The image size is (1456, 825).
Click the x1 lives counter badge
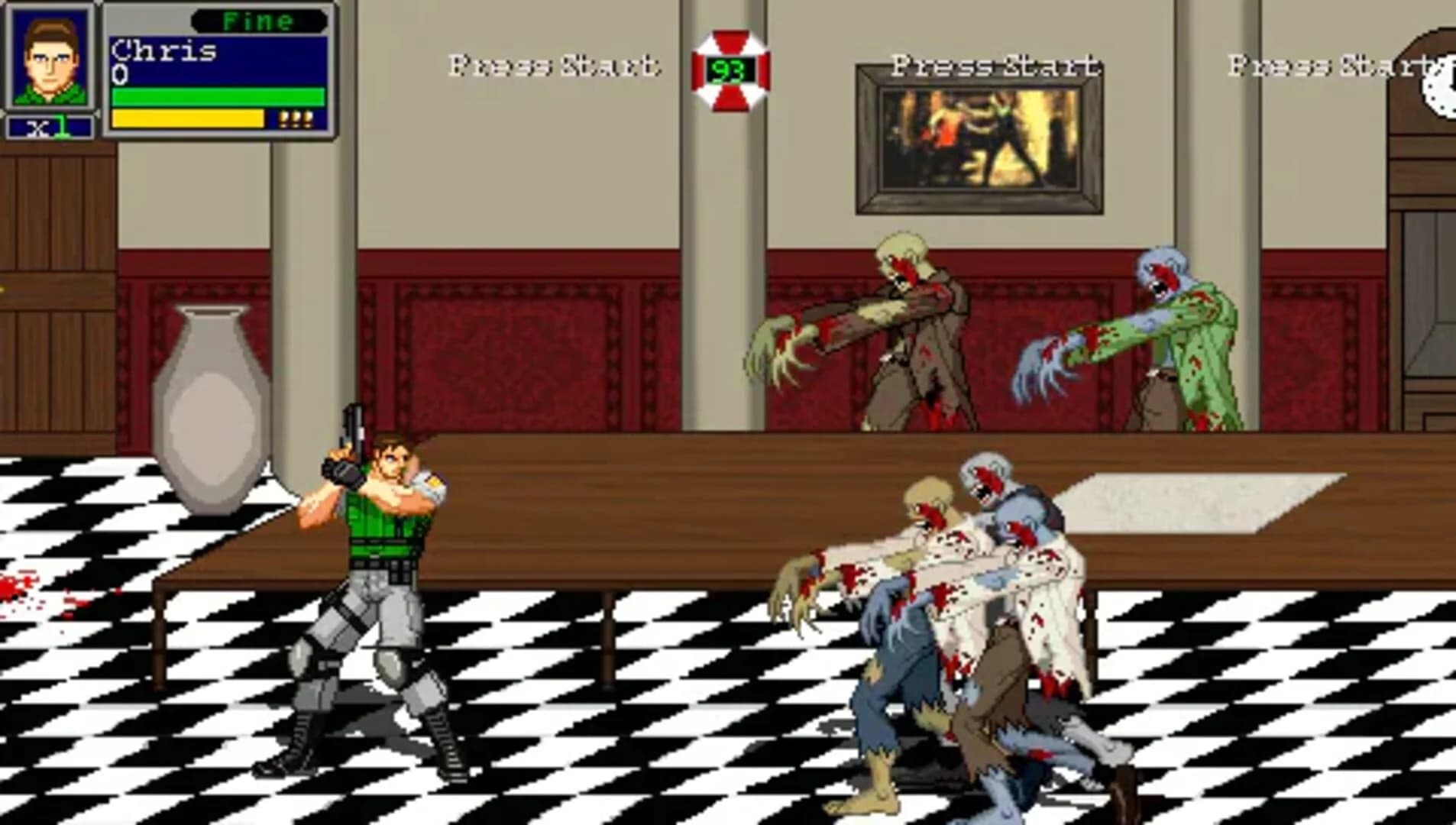tap(47, 125)
